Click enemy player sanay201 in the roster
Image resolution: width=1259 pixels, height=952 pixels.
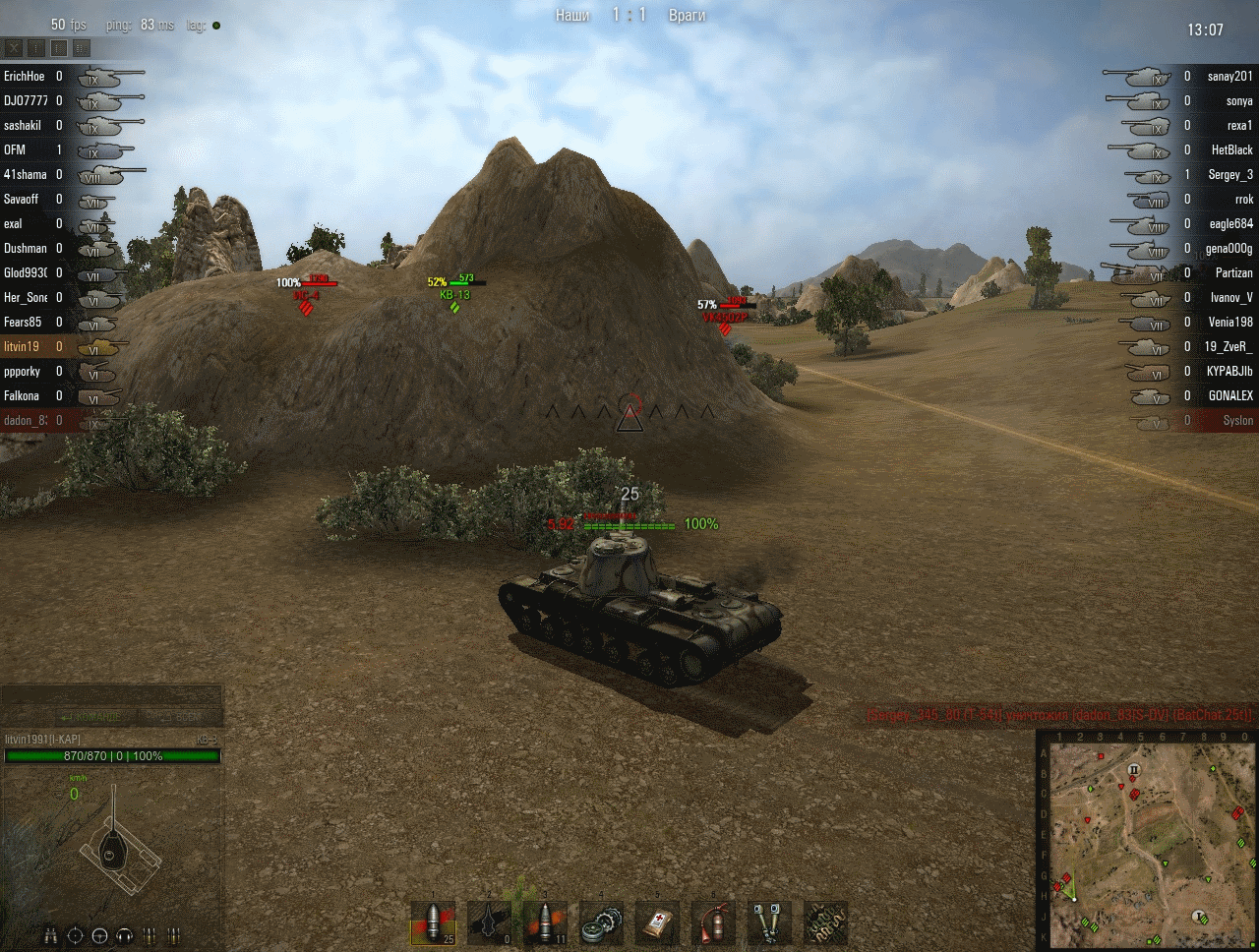point(1229,76)
